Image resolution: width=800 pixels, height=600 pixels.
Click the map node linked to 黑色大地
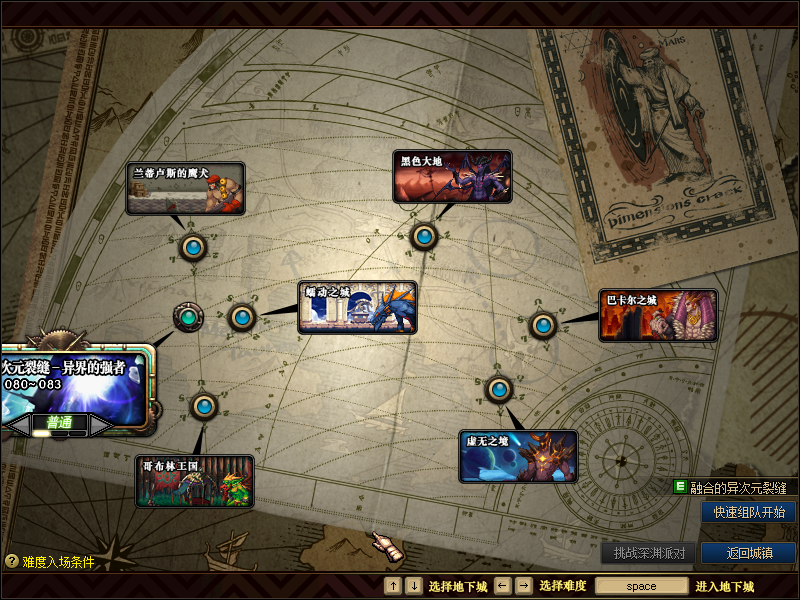click(424, 237)
